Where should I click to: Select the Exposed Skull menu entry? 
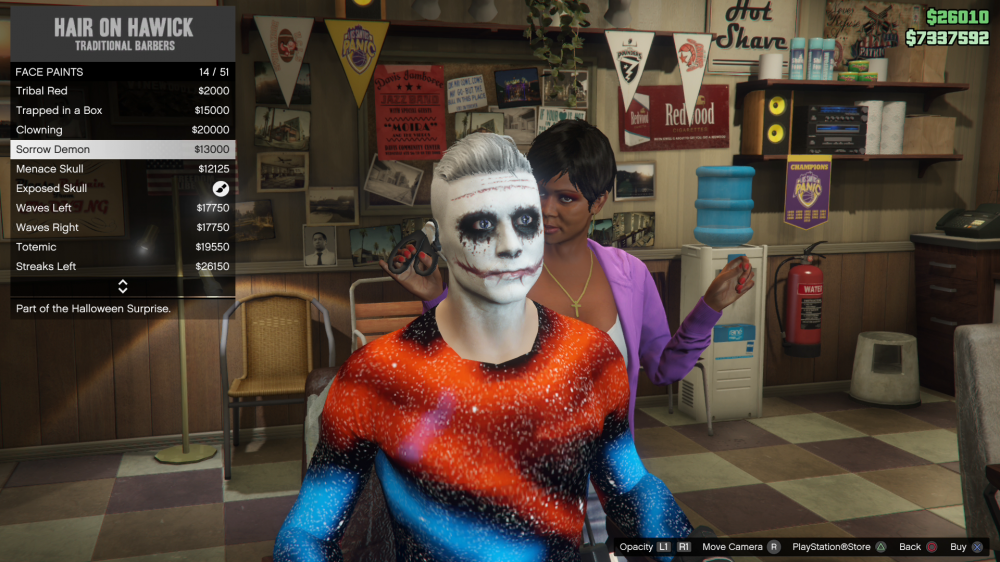click(x=122, y=188)
